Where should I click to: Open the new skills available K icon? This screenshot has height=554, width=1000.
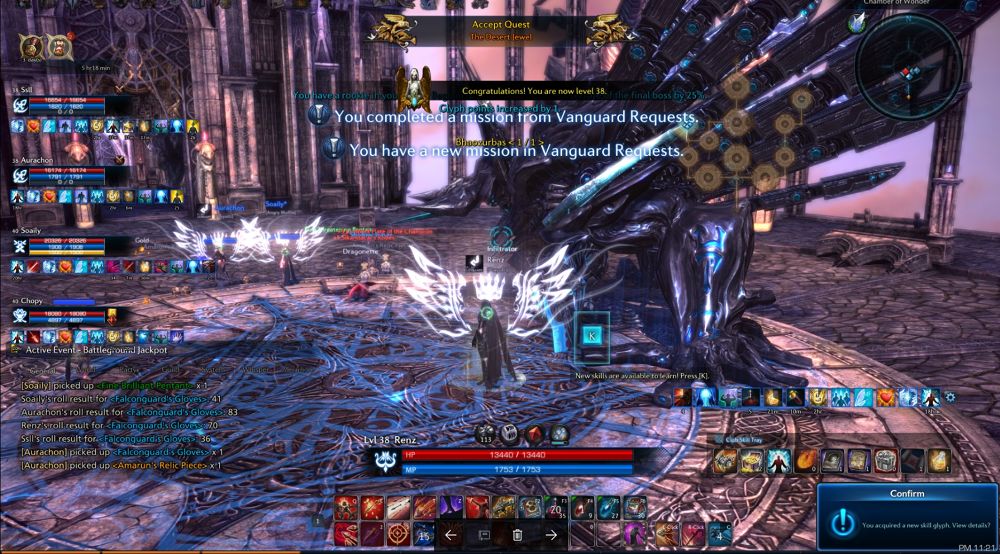coord(592,336)
